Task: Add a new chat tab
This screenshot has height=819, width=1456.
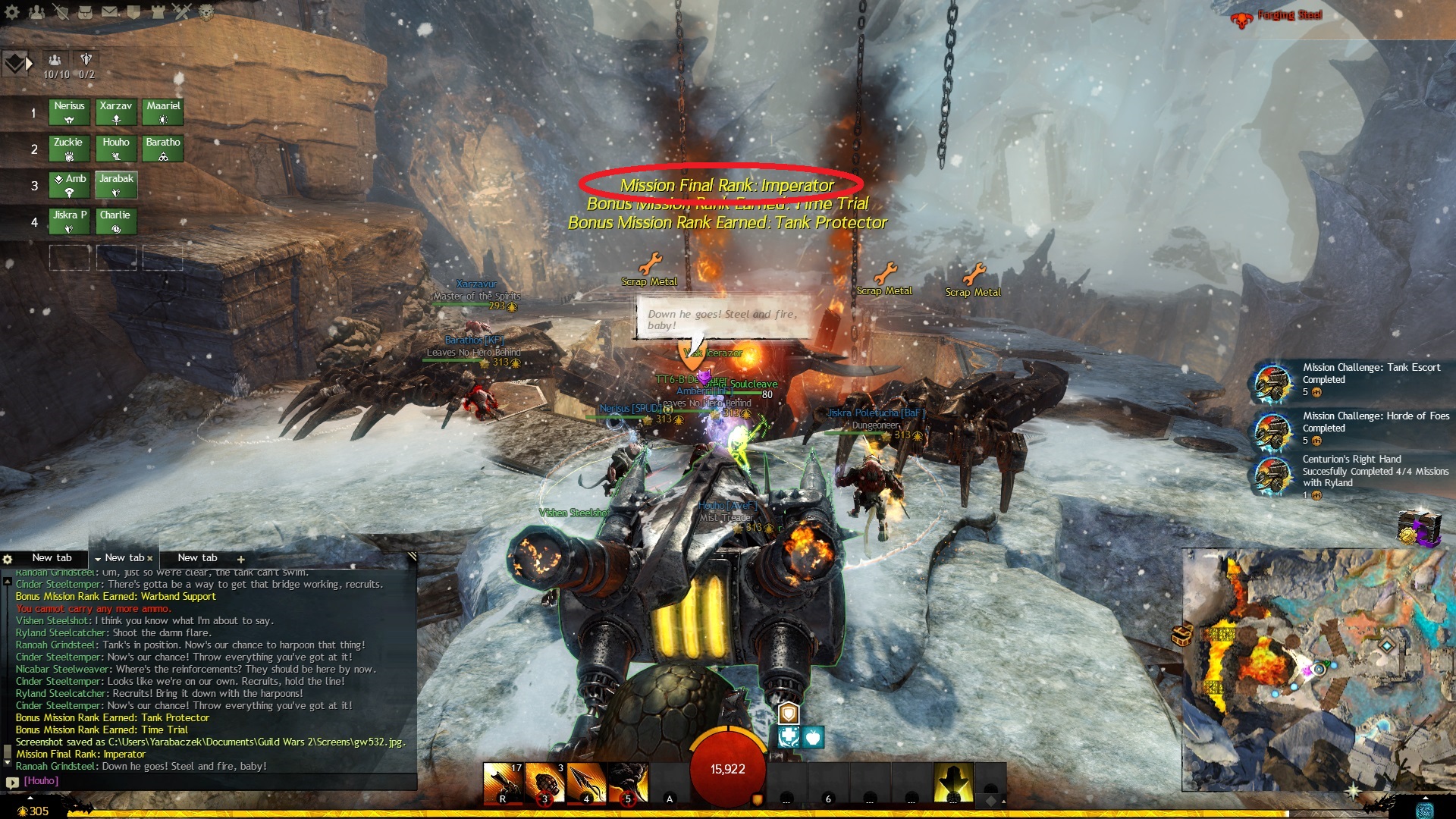Action: tap(241, 559)
